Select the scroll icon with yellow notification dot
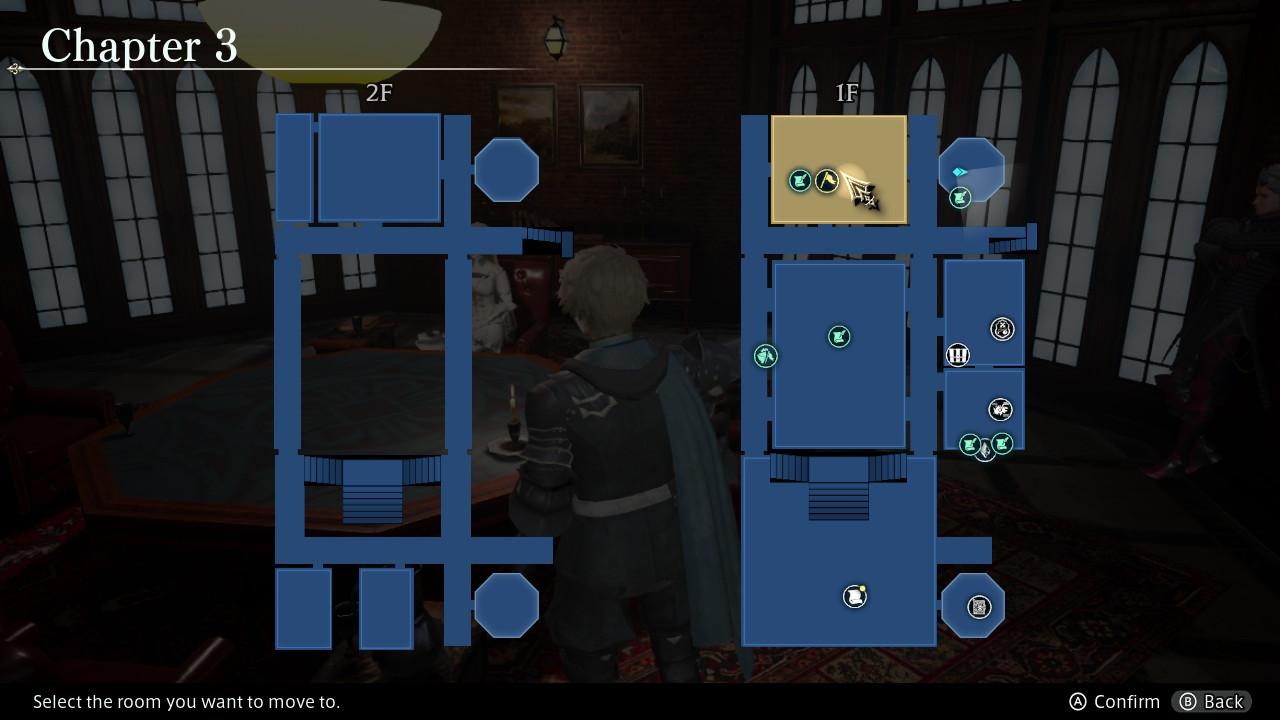The width and height of the screenshot is (1280, 720). pyautogui.click(x=854, y=594)
